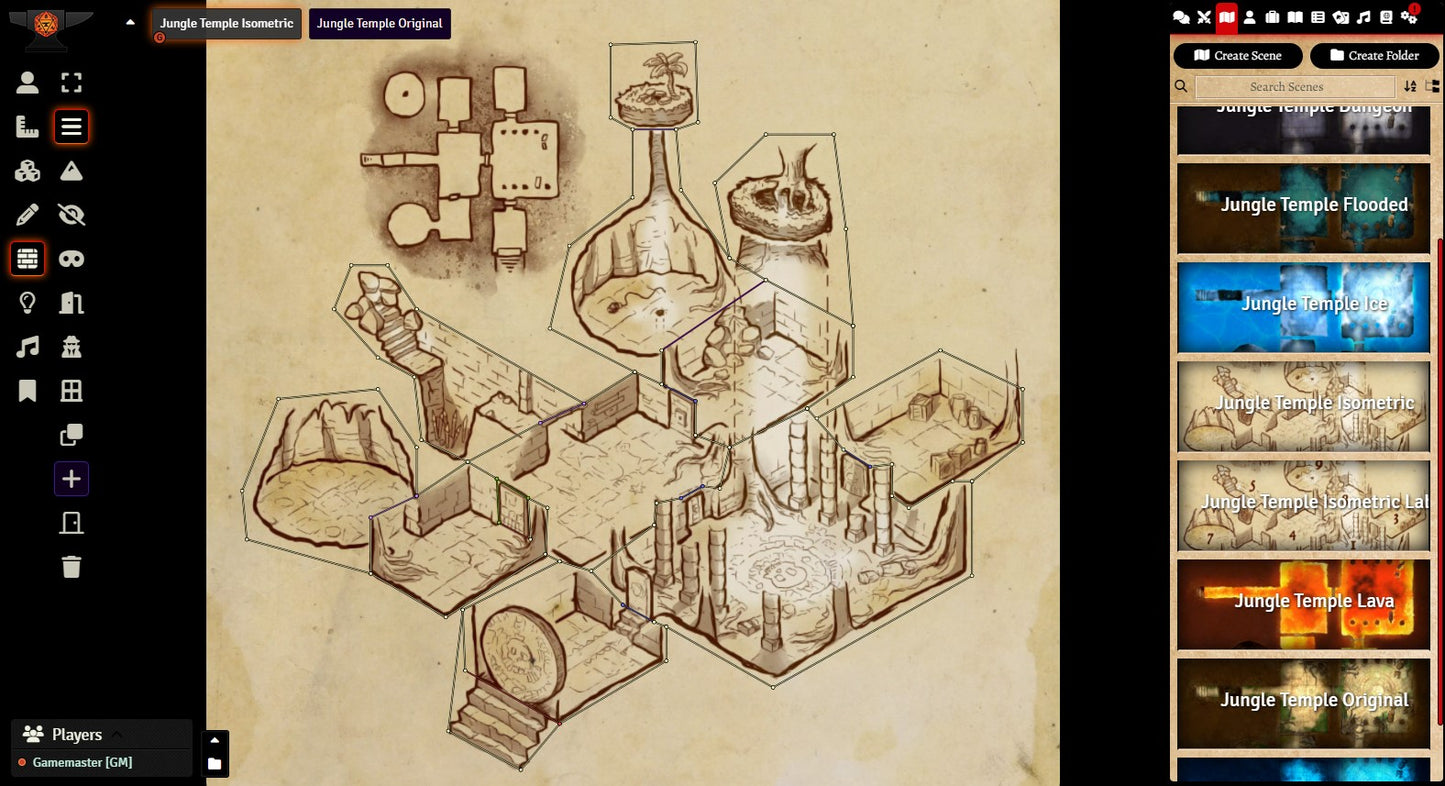Open the chat log sidebar tab
This screenshot has height=786, width=1445.
[x=1181, y=17]
